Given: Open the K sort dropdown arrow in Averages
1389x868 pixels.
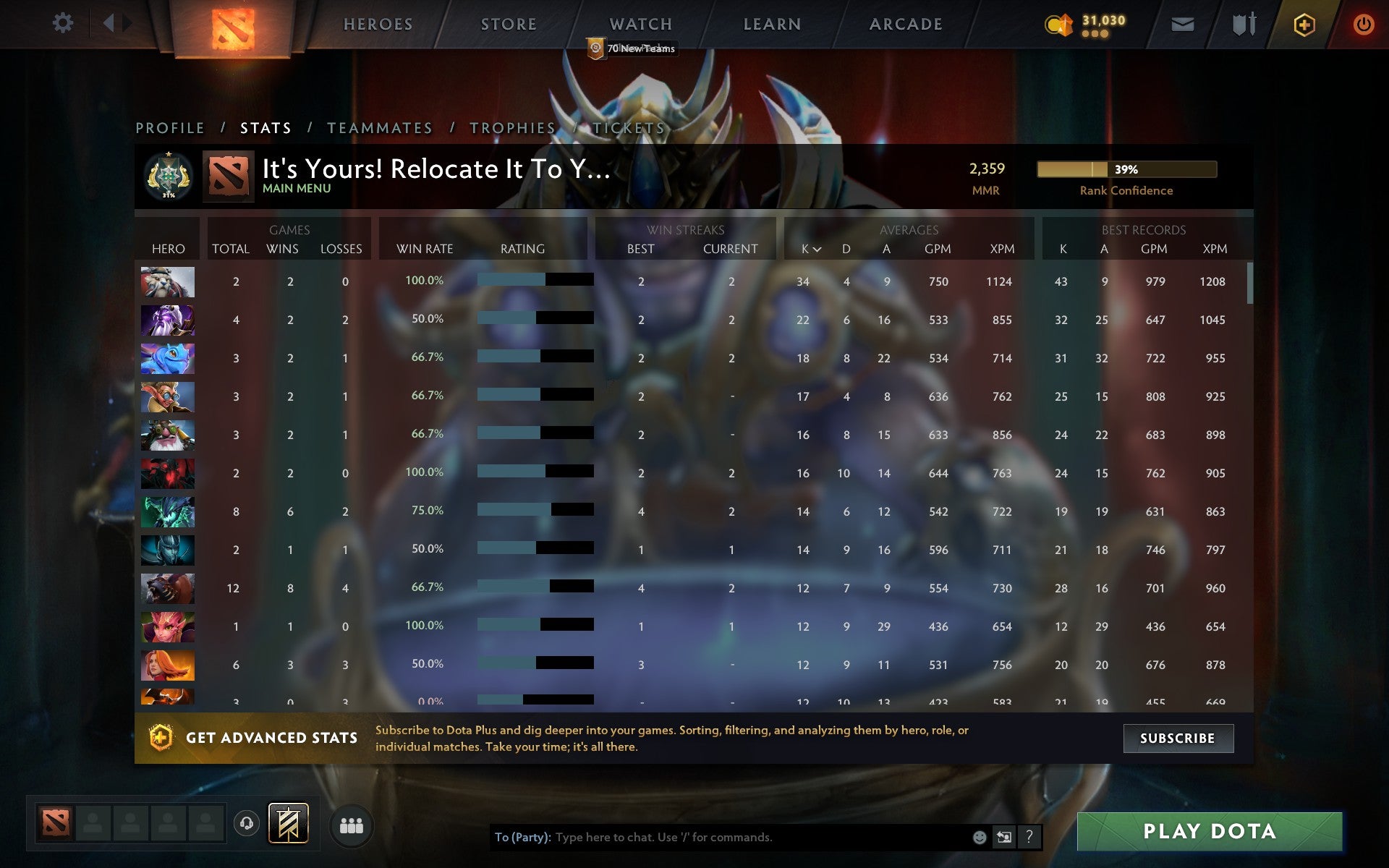Looking at the screenshot, I should point(817,250).
